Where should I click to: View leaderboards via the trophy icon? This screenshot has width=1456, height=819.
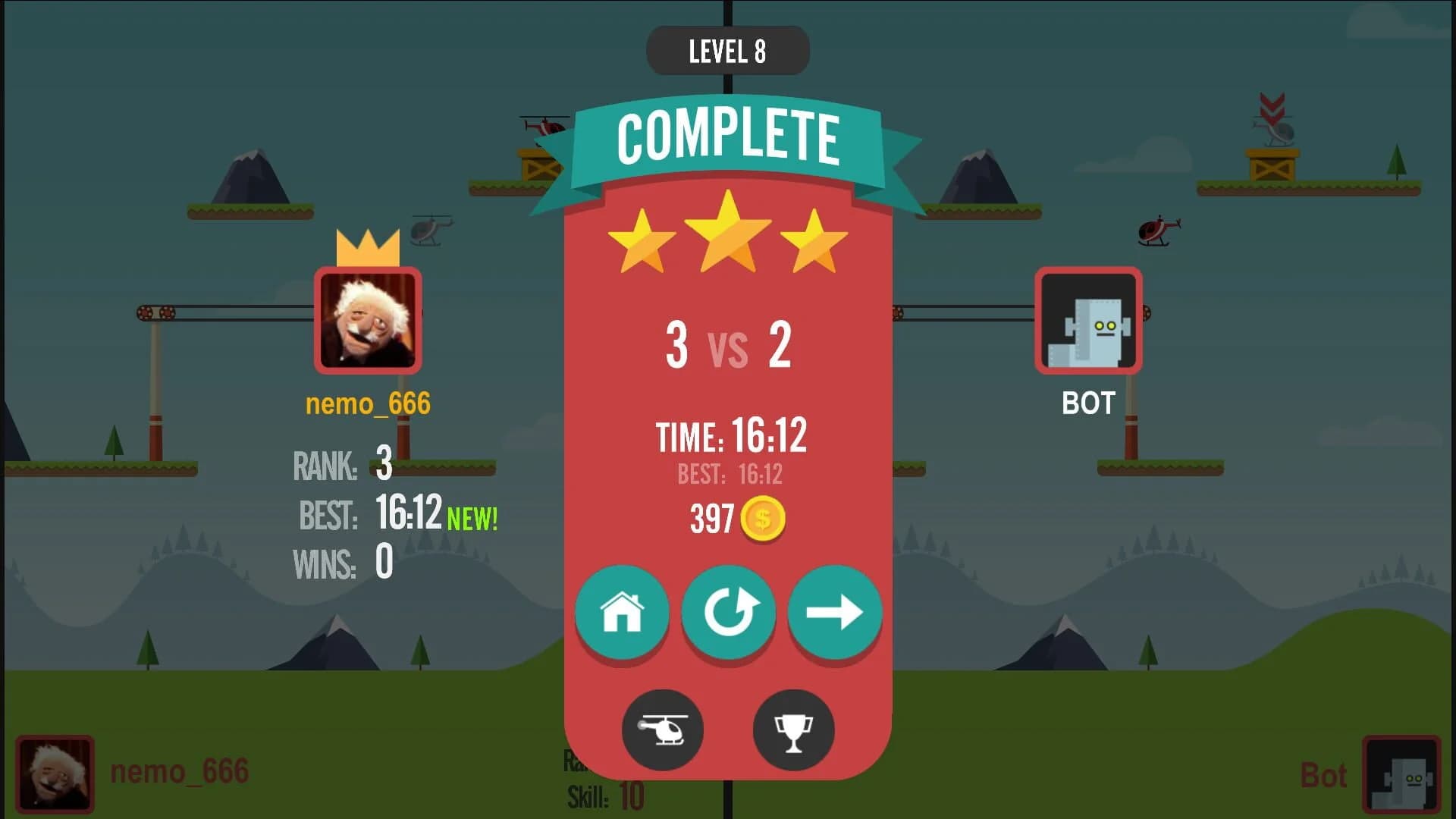(x=794, y=730)
